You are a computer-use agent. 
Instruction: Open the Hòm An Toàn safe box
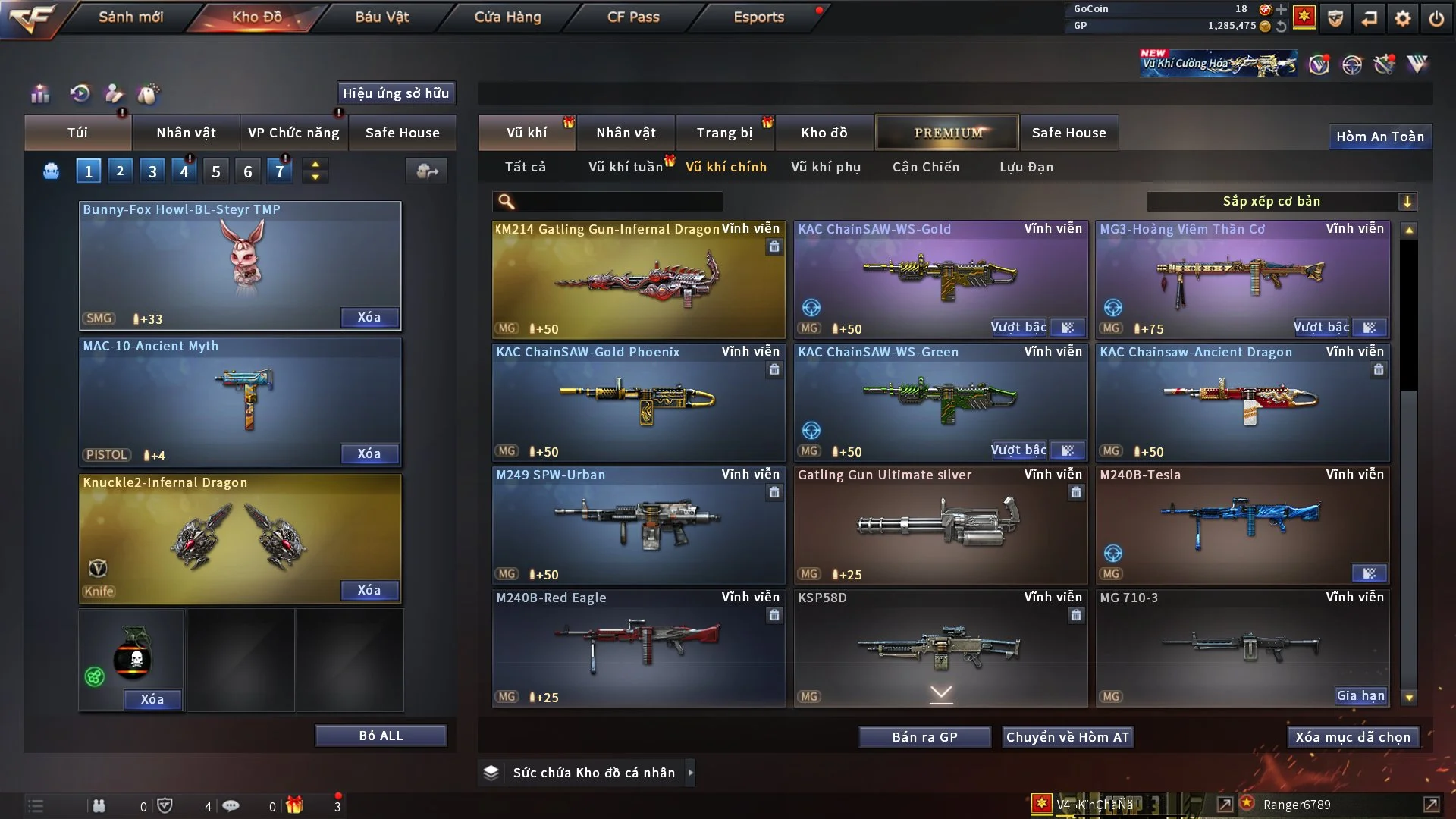tap(1379, 136)
